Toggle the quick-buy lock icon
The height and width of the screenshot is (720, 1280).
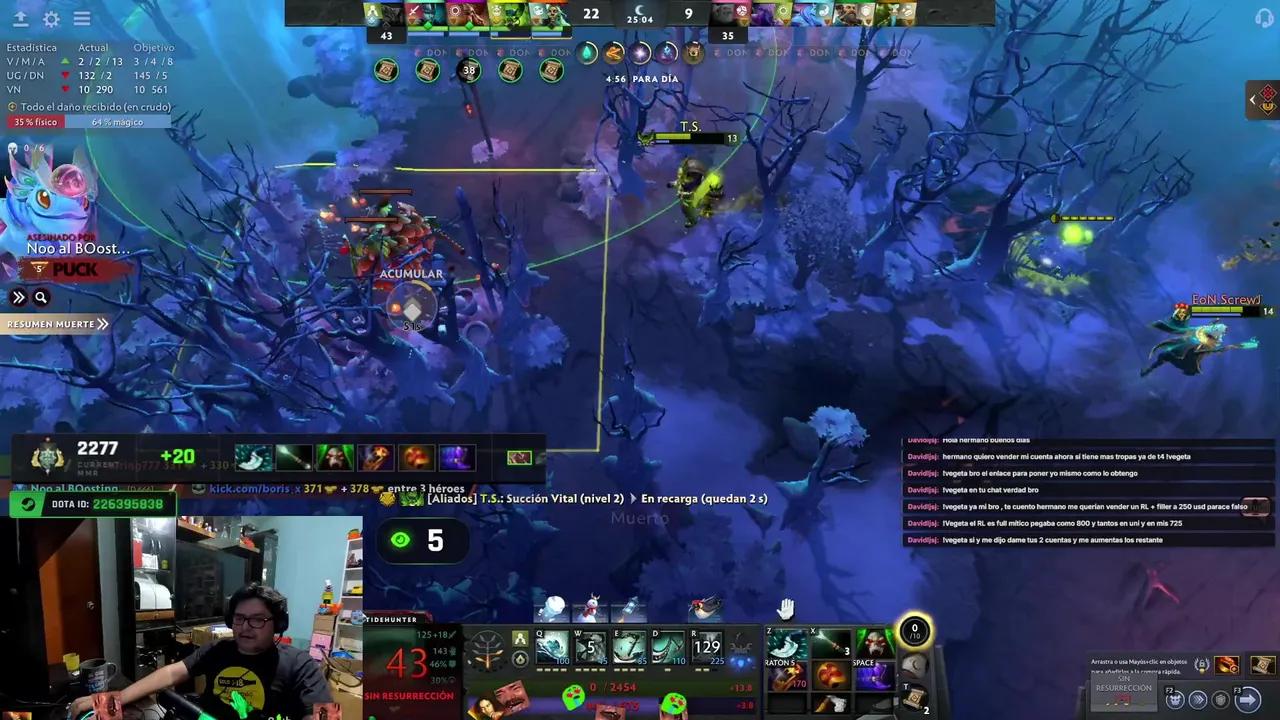click(1202, 665)
